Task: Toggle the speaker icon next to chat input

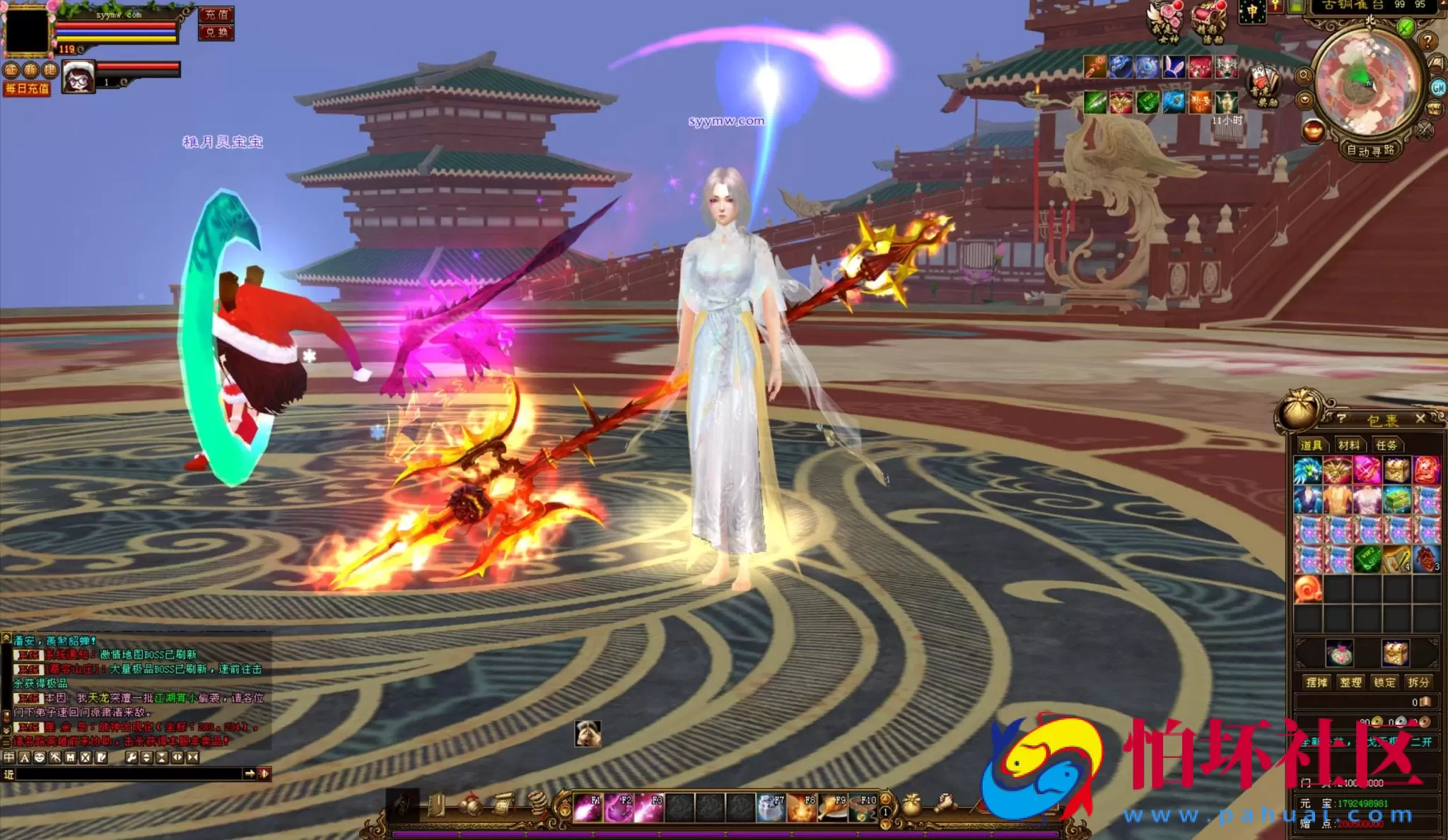Action: point(264,774)
